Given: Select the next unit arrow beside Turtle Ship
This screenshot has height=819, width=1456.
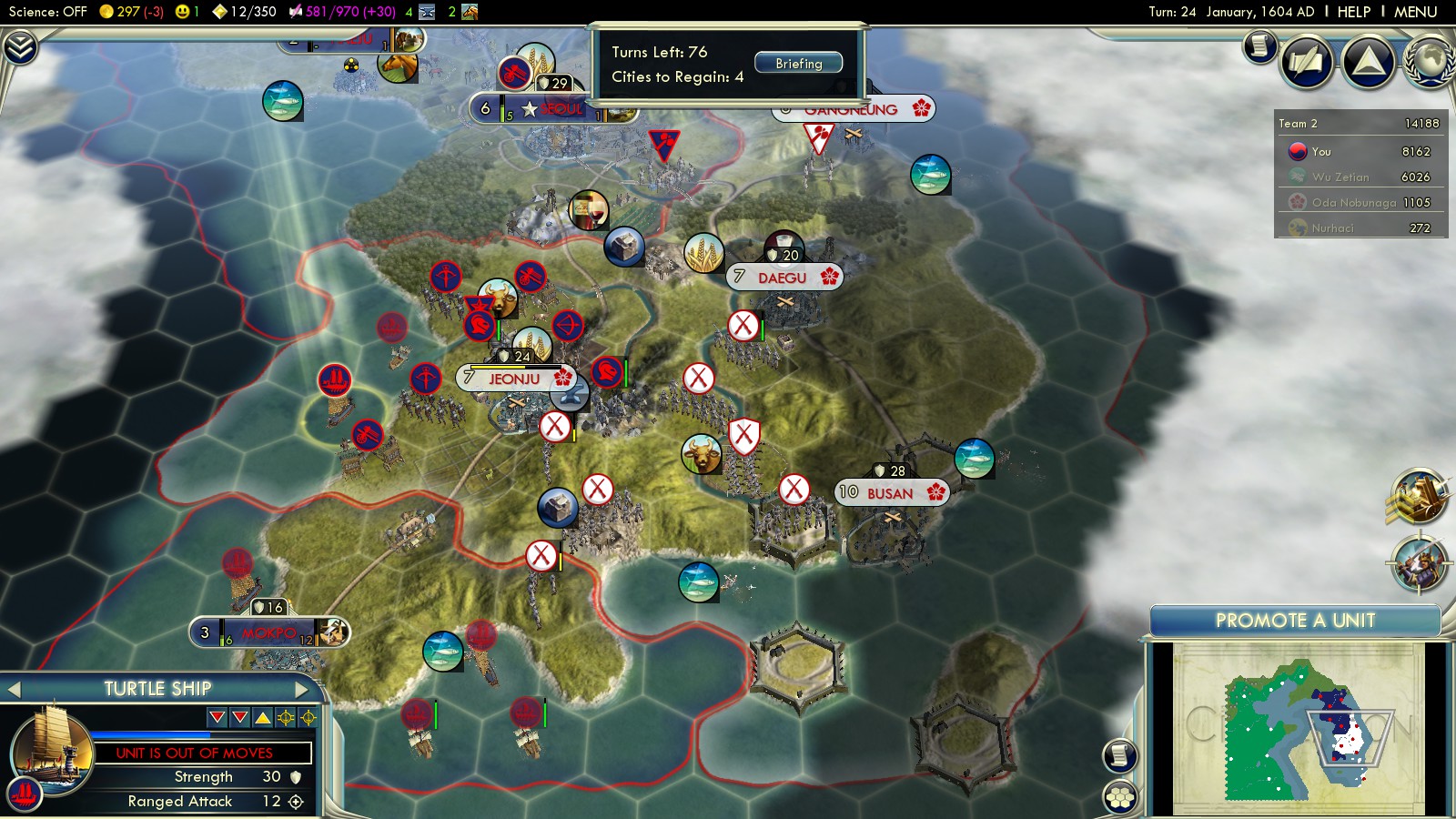Looking at the screenshot, I should click(x=301, y=690).
